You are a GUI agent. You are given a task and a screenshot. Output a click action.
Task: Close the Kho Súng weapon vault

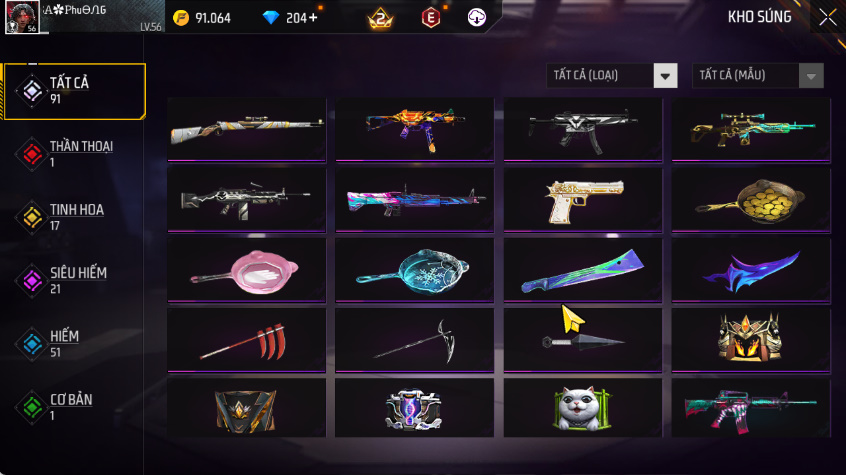[827, 17]
